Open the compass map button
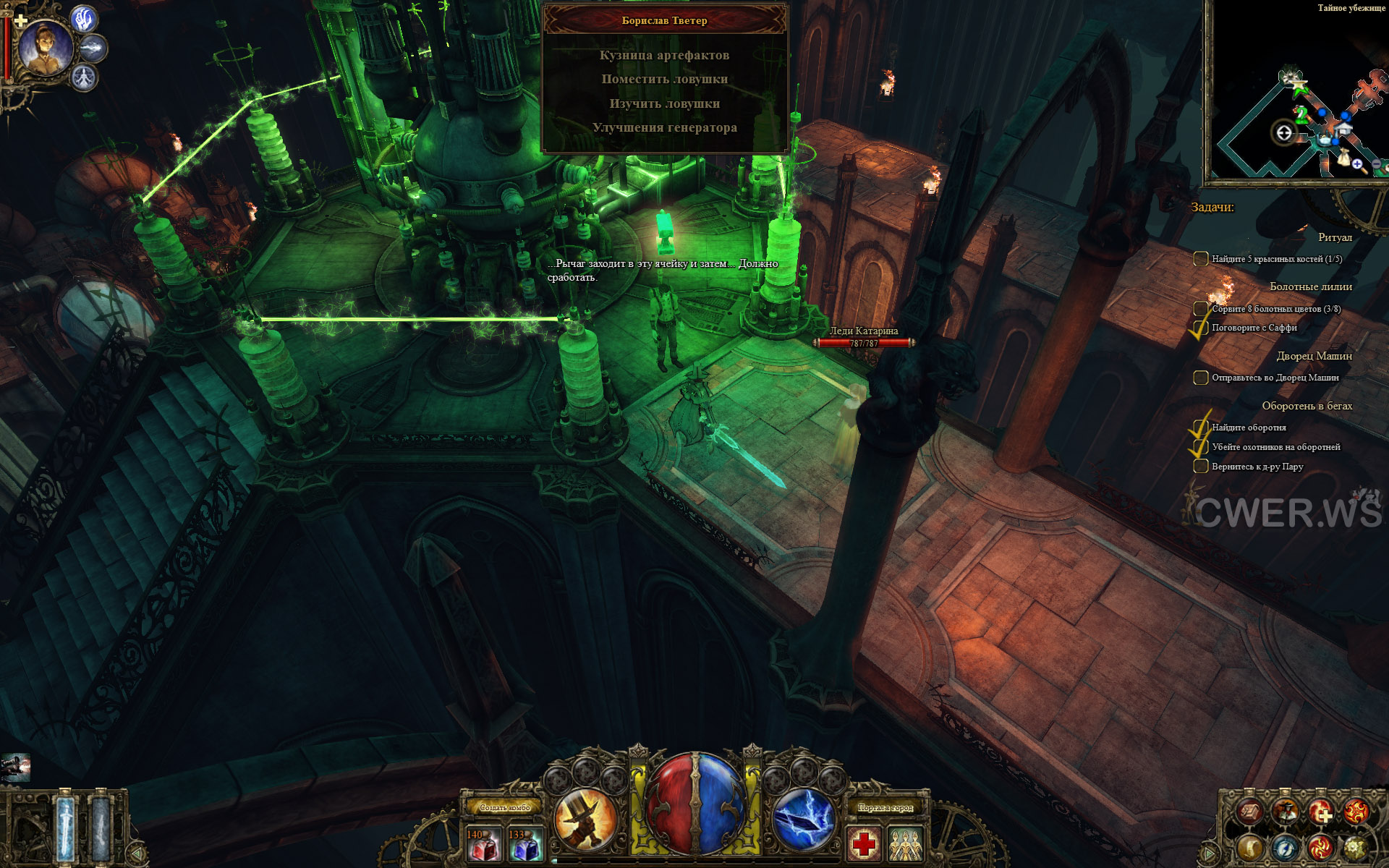The image size is (1389, 868). click(x=1285, y=847)
